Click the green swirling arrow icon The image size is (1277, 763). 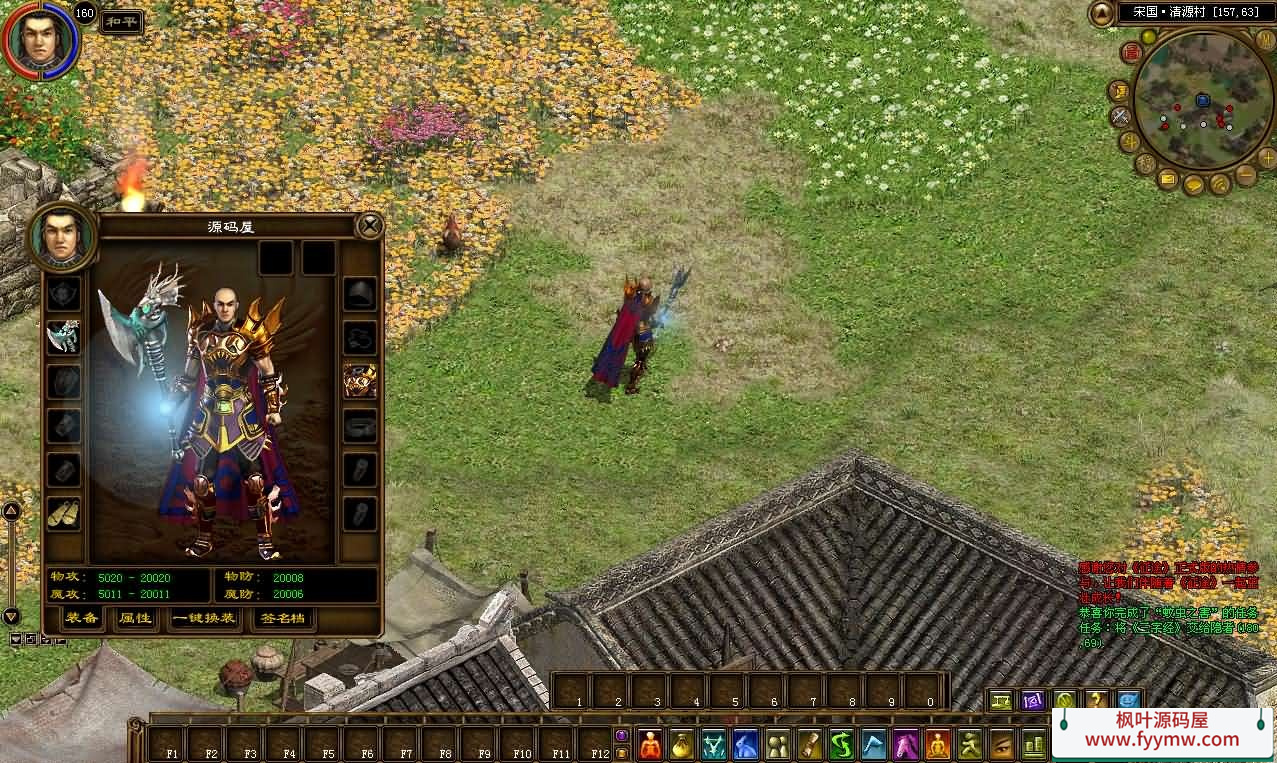click(841, 745)
